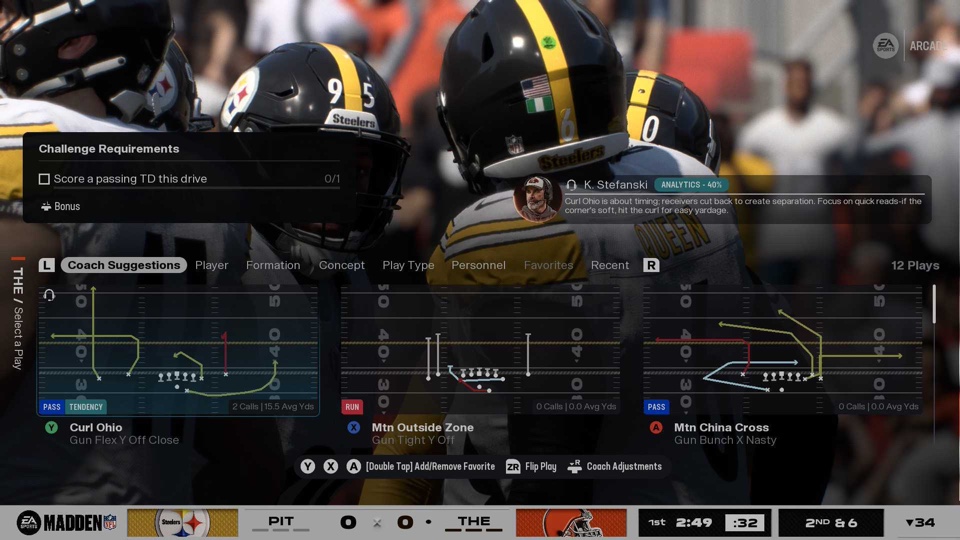Open the Recent plays tab
This screenshot has height=540, width=960.
(610, 265)
